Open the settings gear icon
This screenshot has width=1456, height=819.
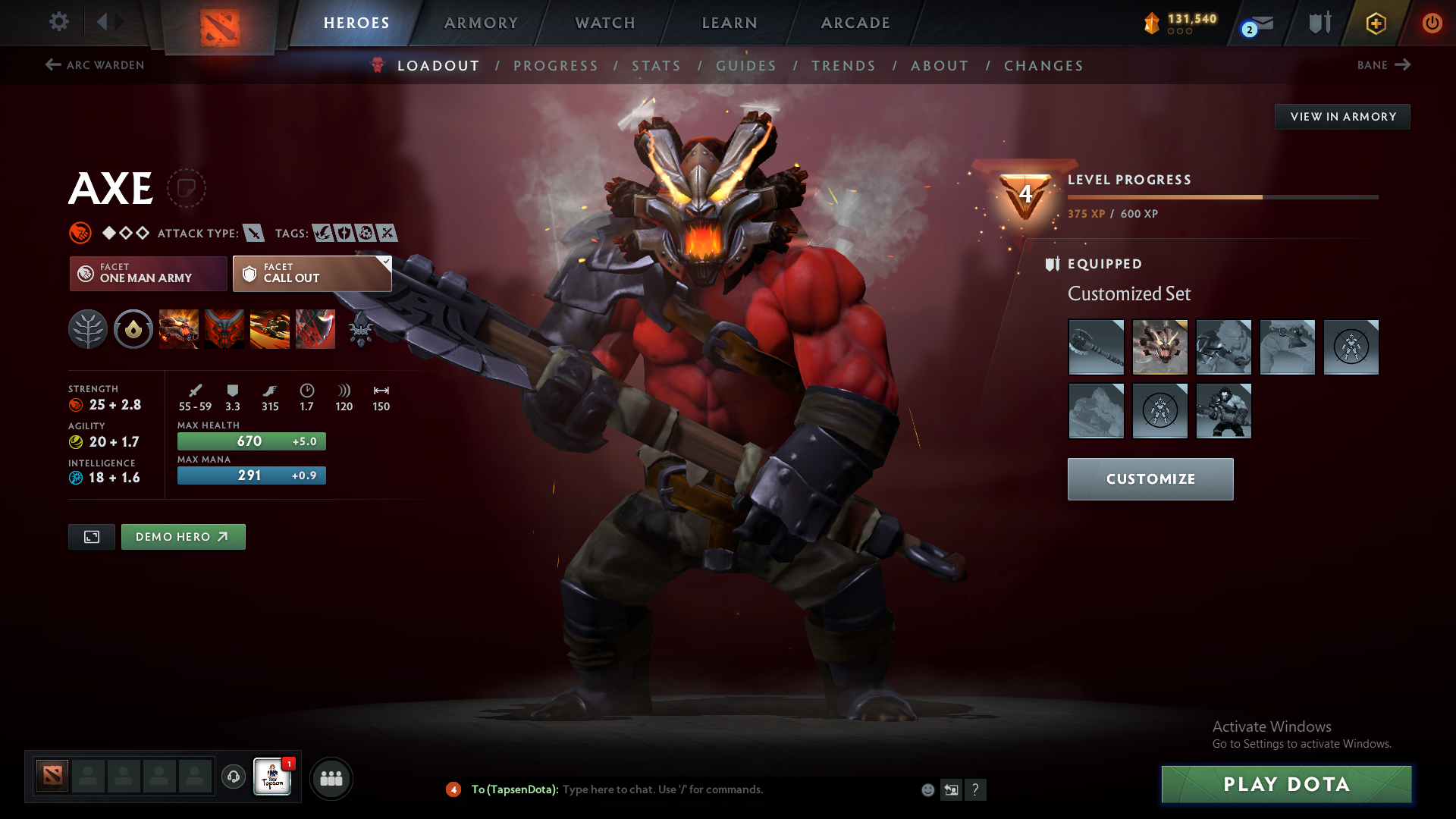tap(59, 22)
